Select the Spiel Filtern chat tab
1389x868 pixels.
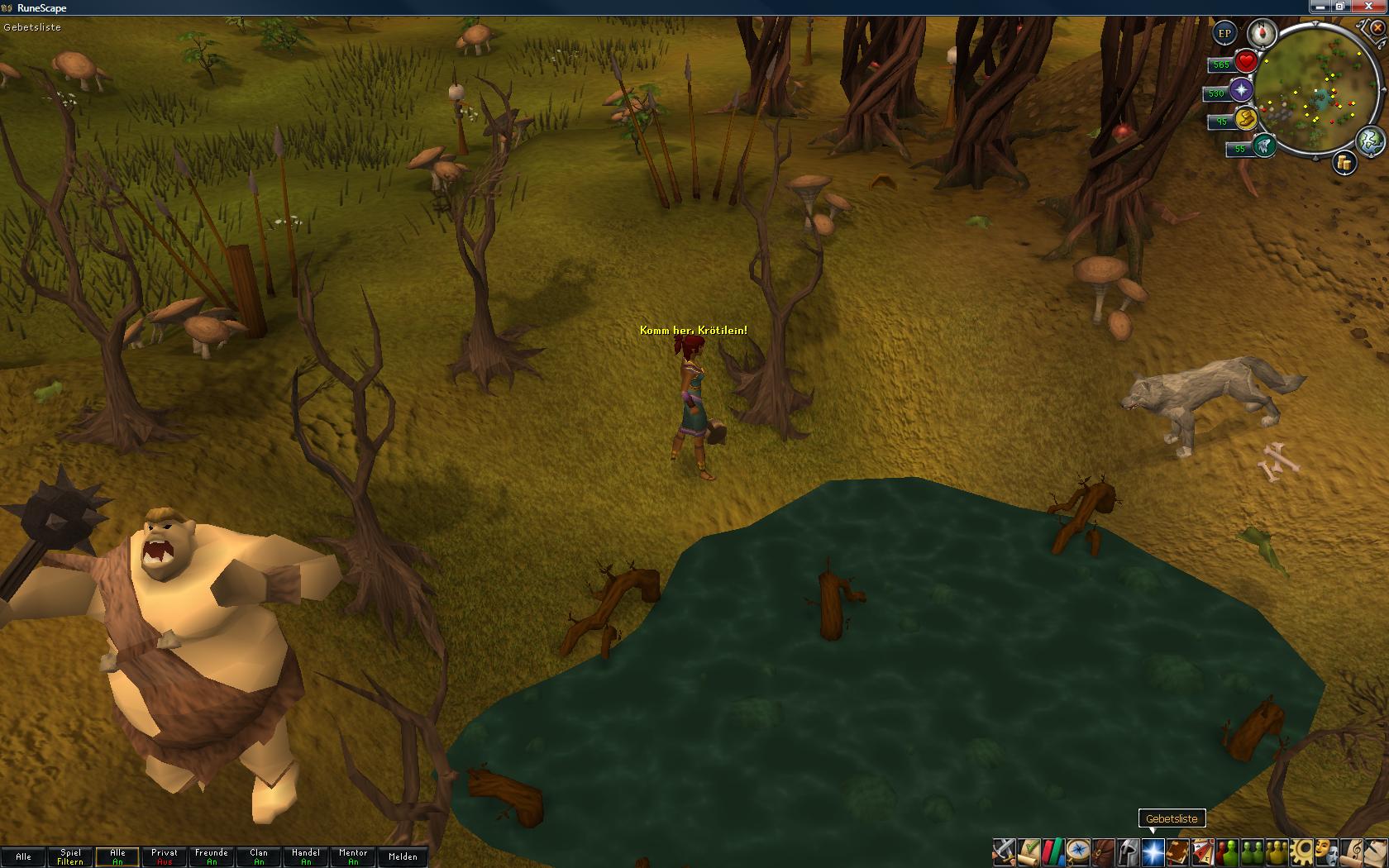click(70, 856)
